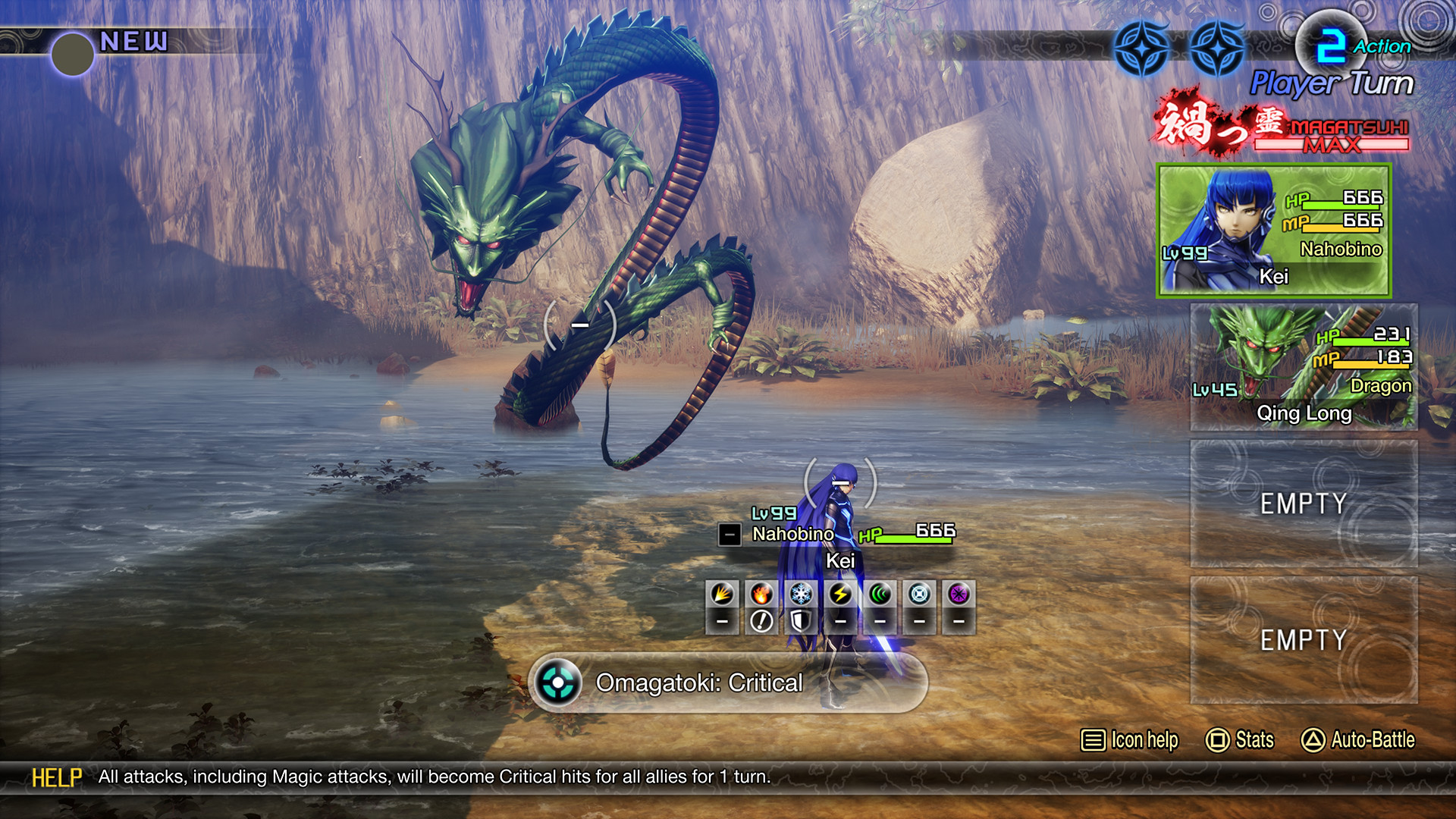Viewport: 1456px width, 819px height.
Task: Select the Physical attack affinity icon
Action: [721, 593]
